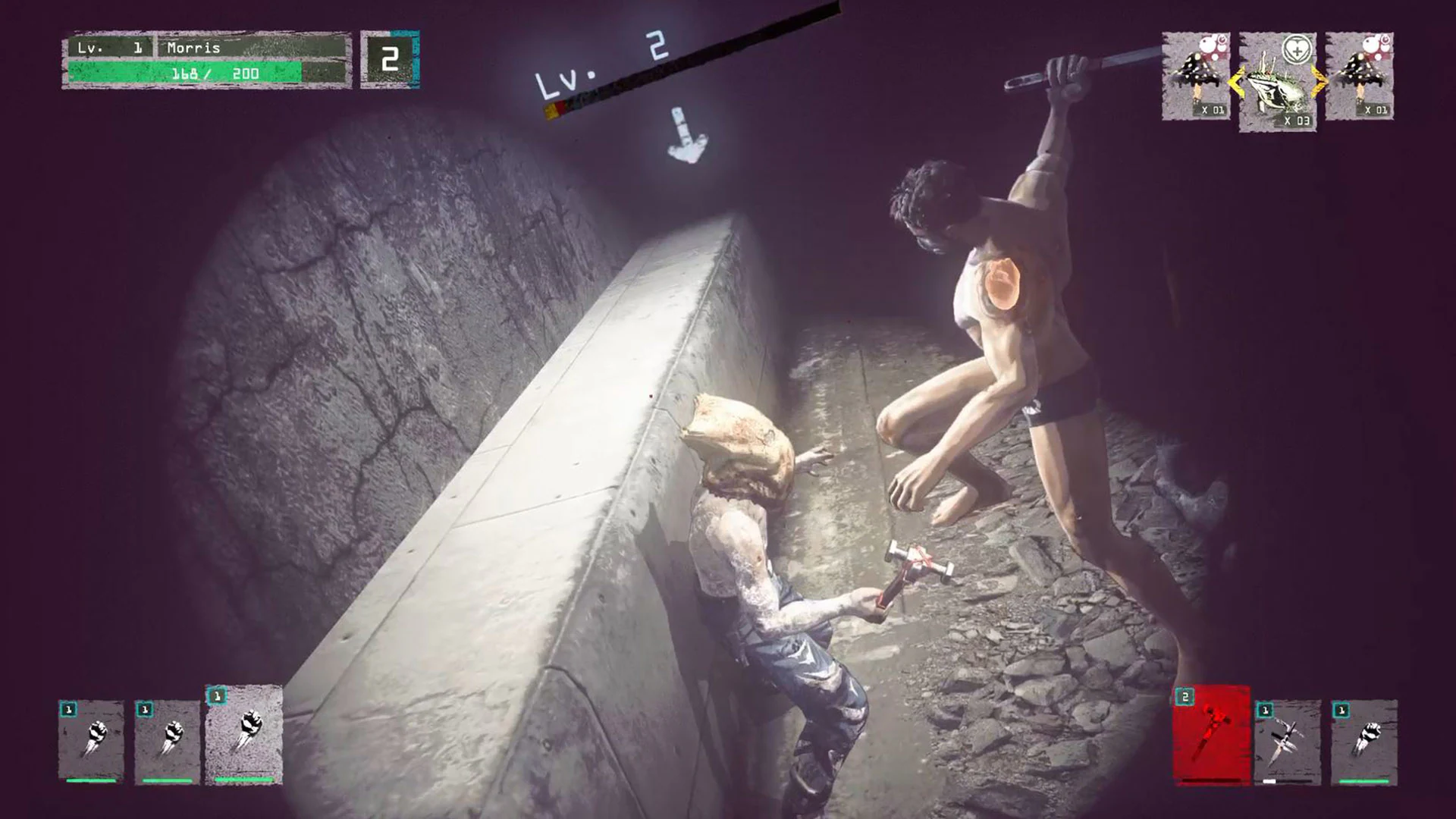Viewport: 1456px width, 819px height.
Task: Click the x03 quantity label on frog card
Action: 1298,120
